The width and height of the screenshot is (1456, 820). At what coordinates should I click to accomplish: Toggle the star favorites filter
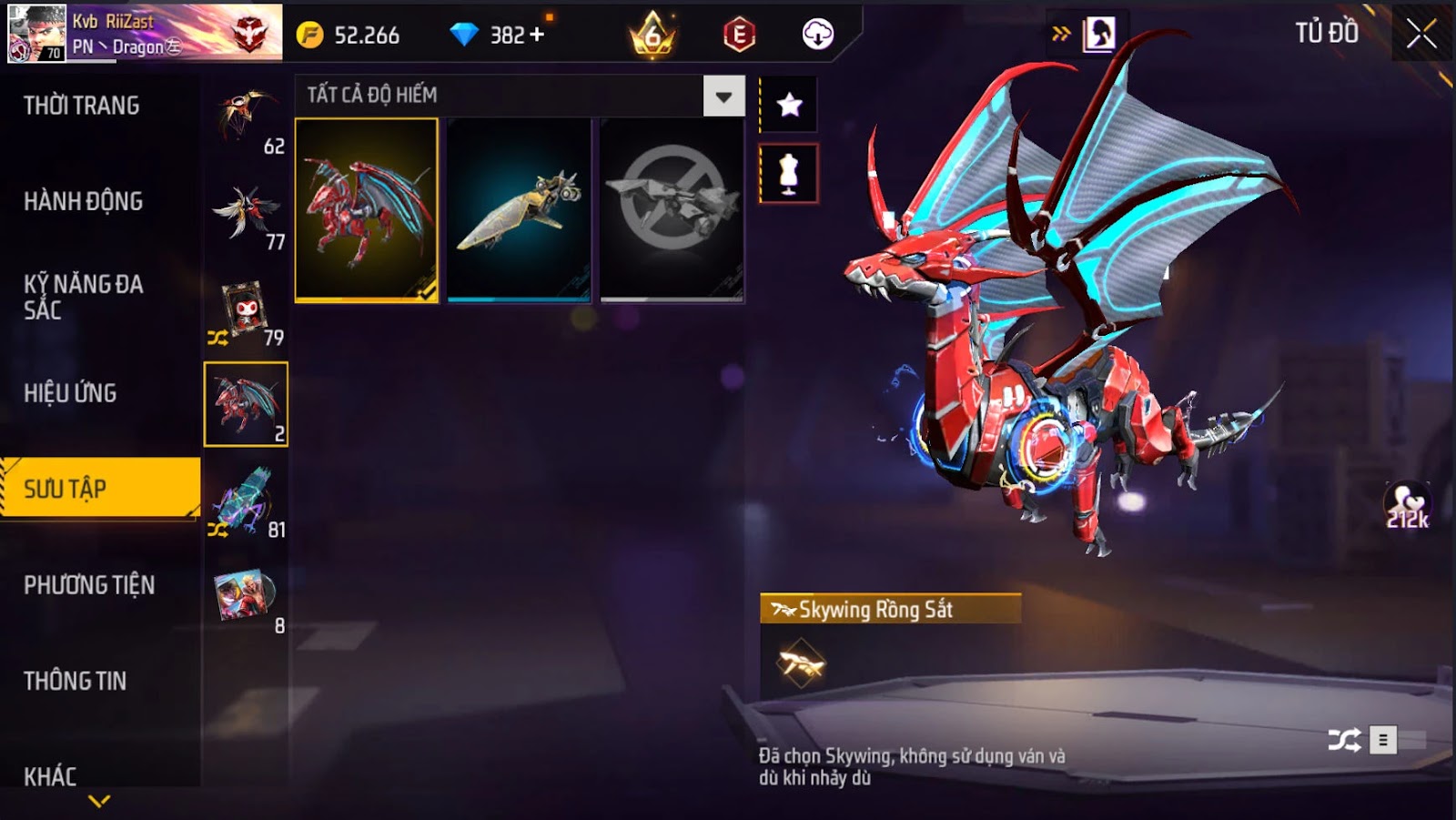tap(789, 106)
